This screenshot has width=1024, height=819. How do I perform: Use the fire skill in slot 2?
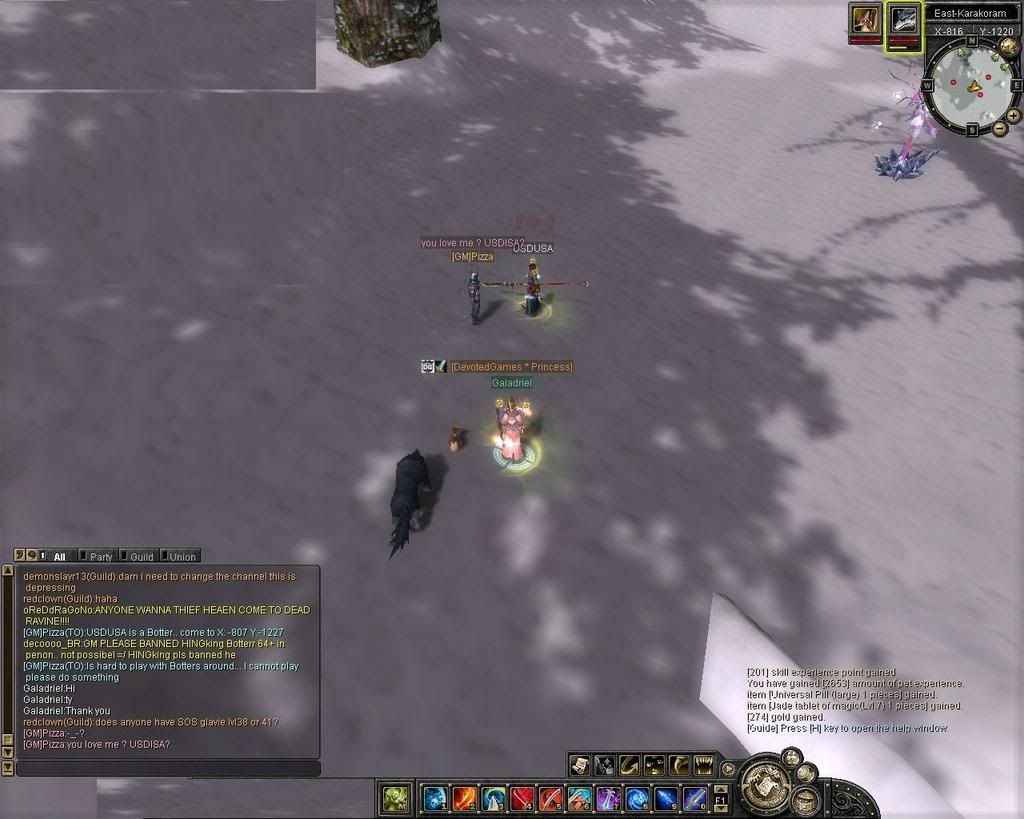pos(464,798)
